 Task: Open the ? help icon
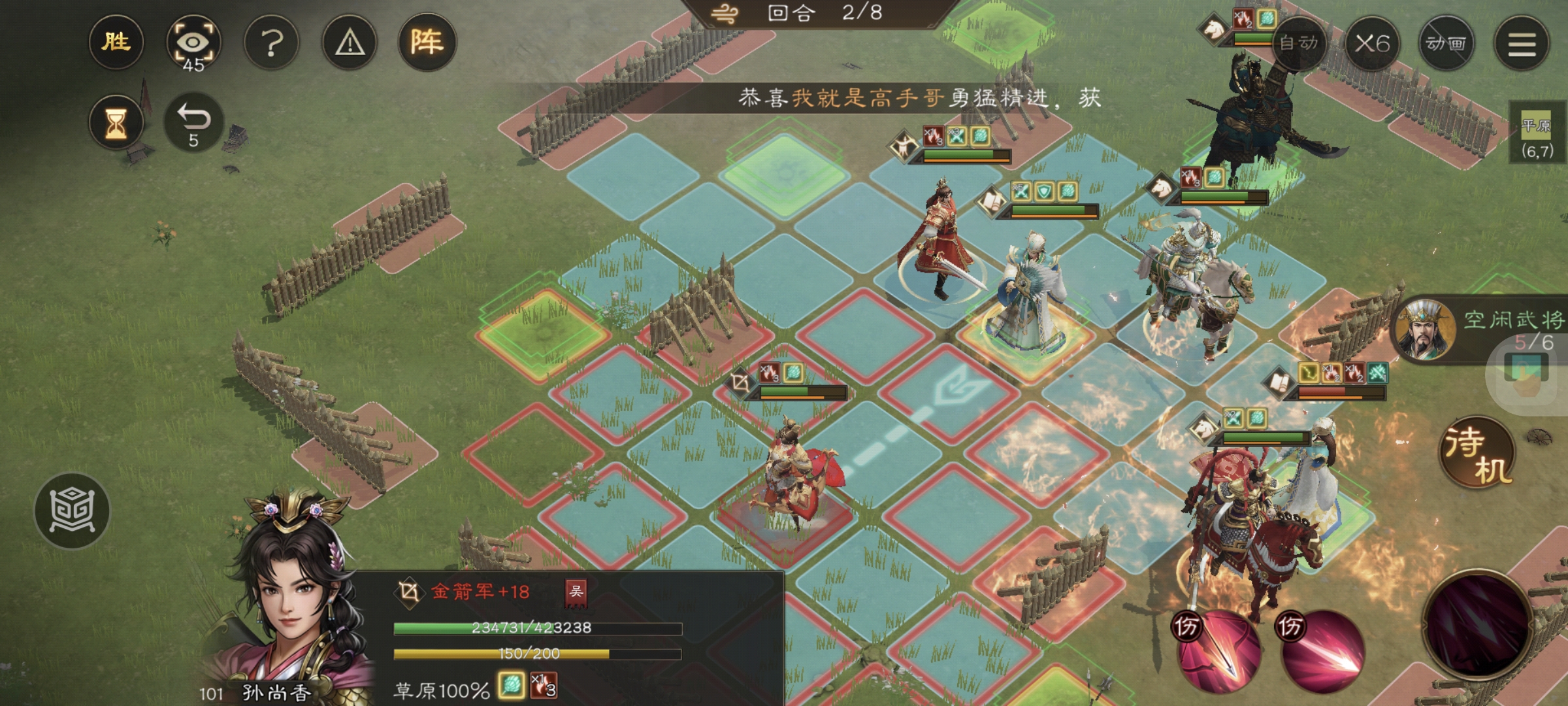tap(271, 42)
